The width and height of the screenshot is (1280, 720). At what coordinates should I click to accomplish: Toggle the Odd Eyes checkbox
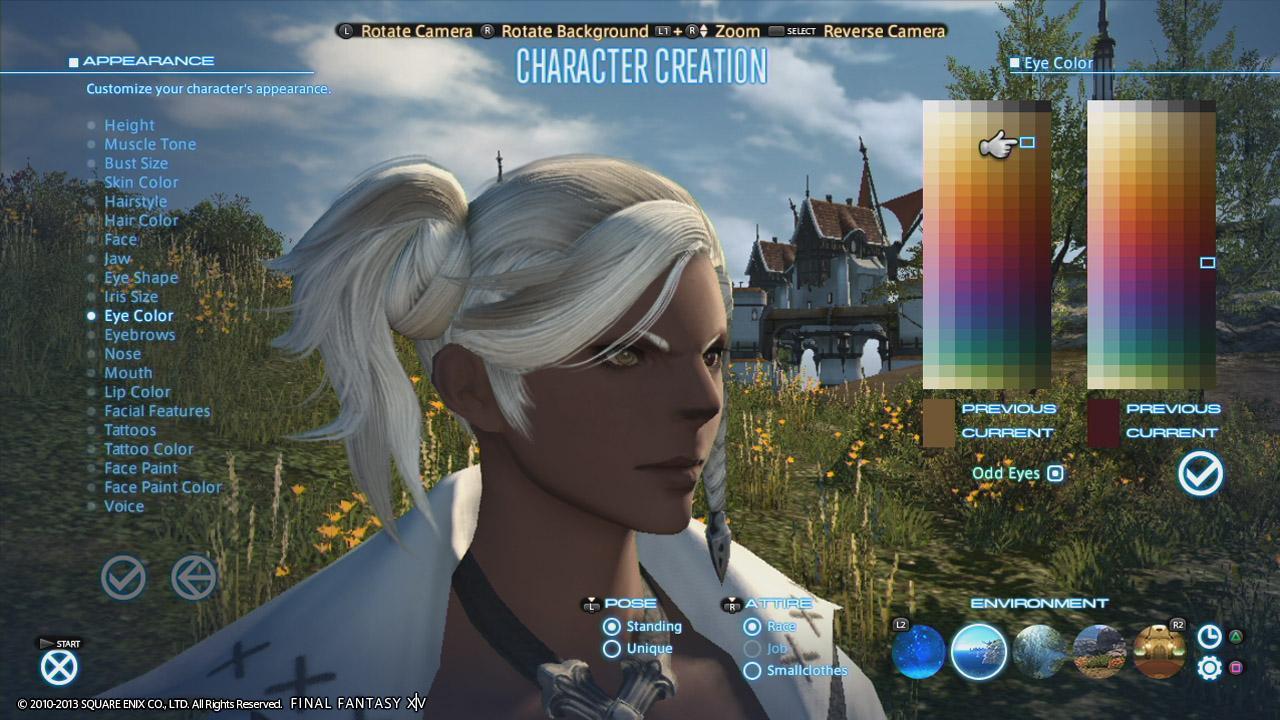1055,473
